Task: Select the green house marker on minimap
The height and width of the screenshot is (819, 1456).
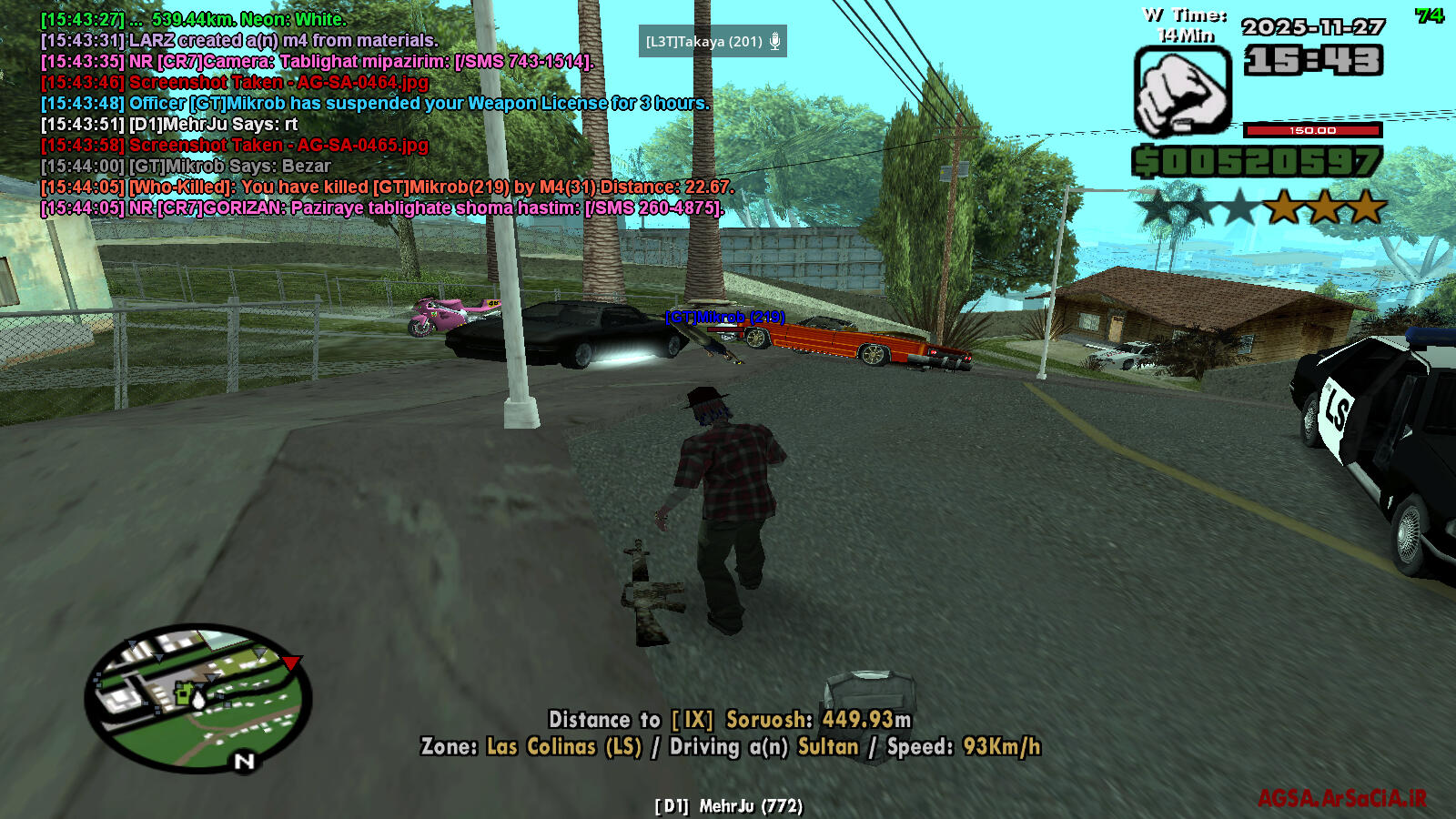Action: [x=185, y=694]
